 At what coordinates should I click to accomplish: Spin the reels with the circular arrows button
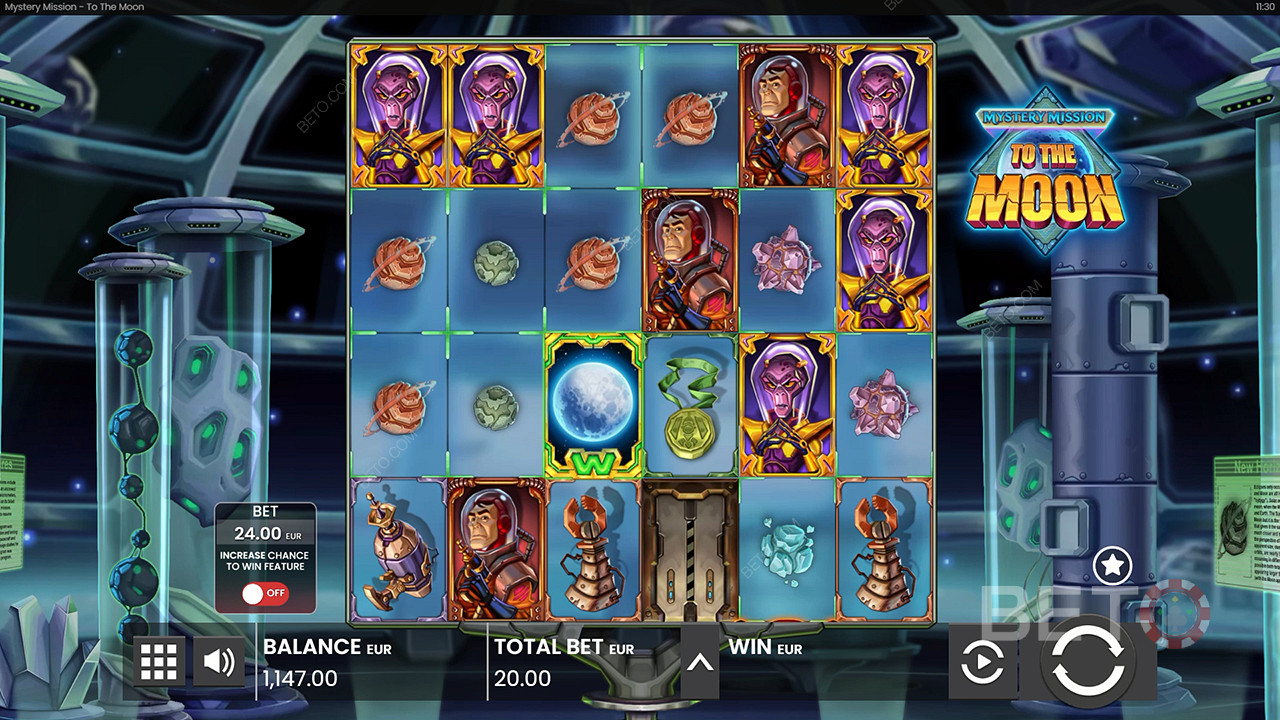click(1089, 661)
